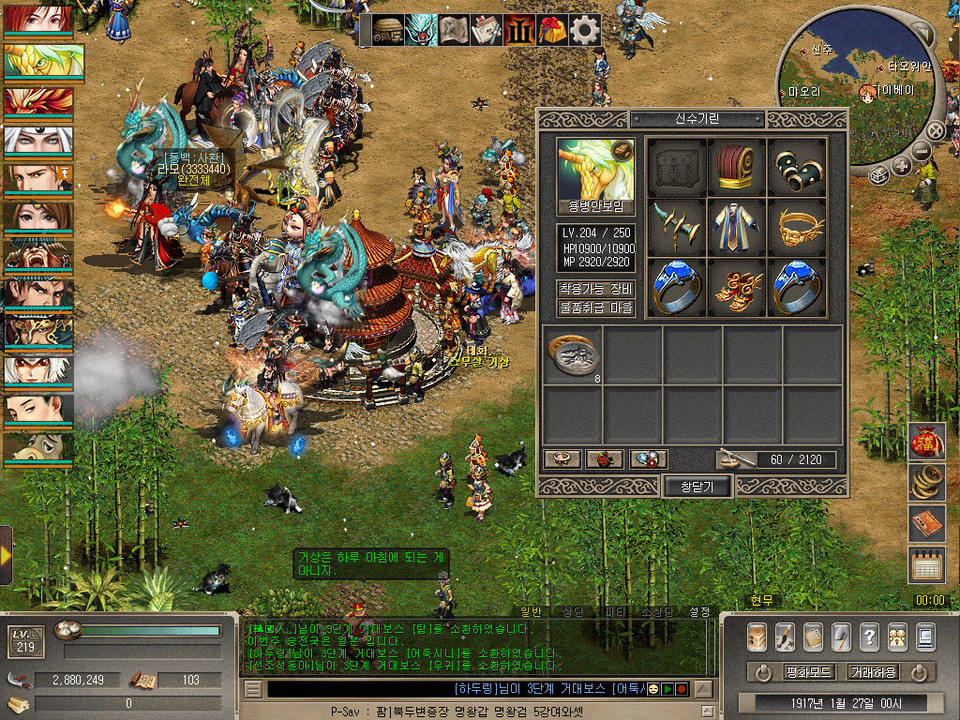960x720 pixels.
Task: Close the window with the 창닫기 button
Action: pos(697,486)
